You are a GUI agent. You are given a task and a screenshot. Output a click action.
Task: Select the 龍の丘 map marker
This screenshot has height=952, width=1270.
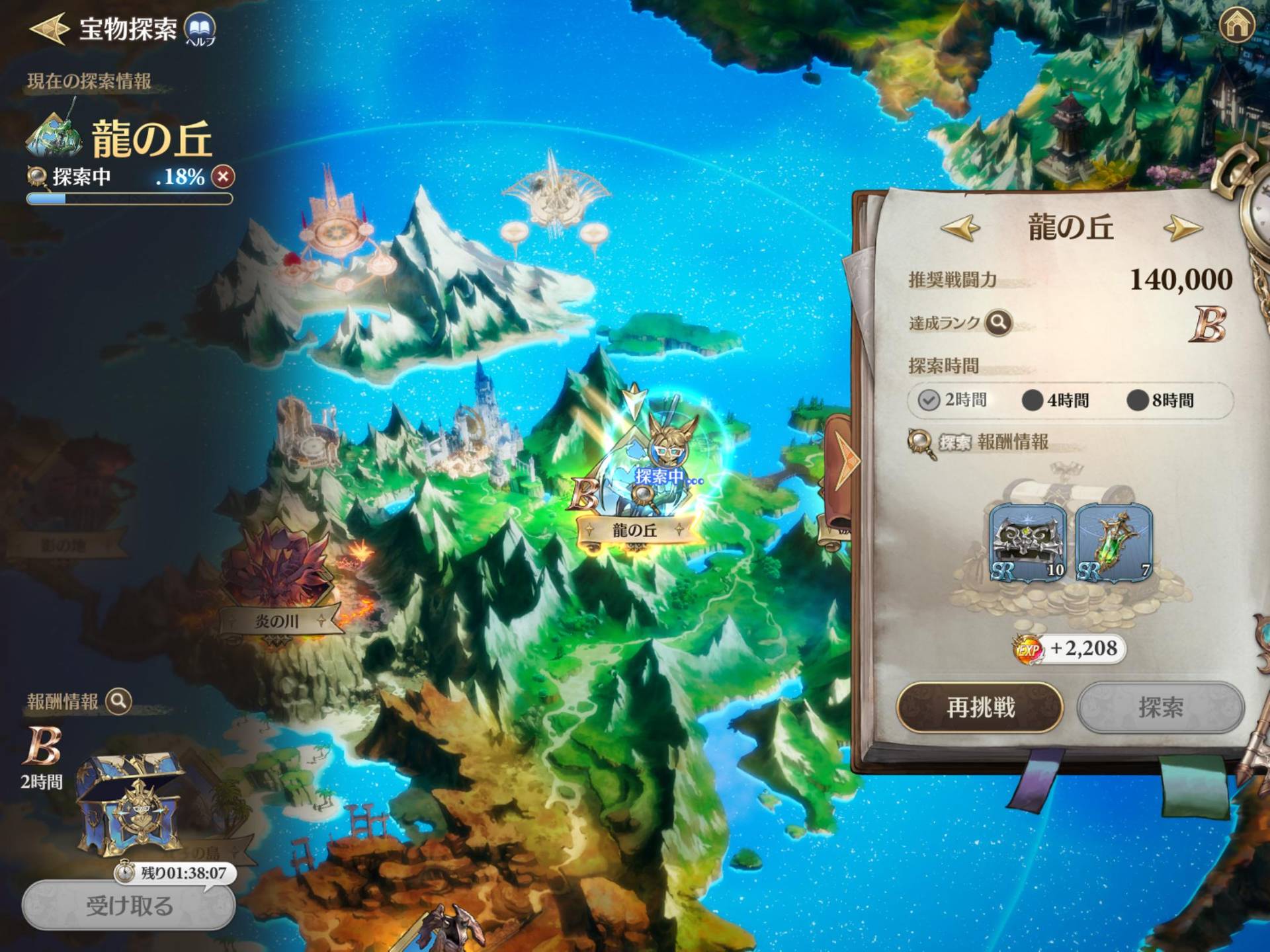point(635,530)
